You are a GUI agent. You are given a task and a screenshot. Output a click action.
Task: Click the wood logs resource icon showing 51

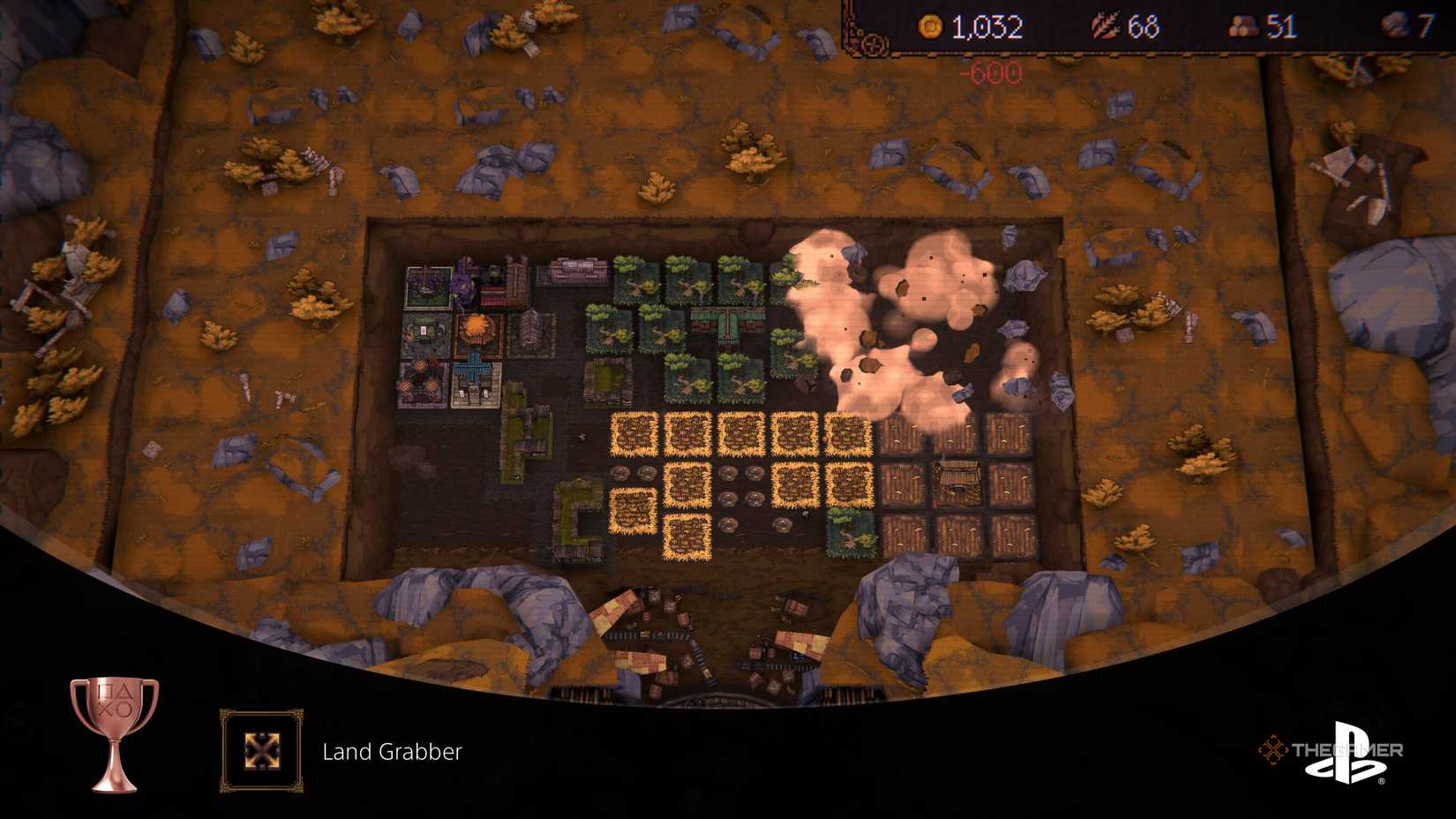click(x=1242, y=27)
